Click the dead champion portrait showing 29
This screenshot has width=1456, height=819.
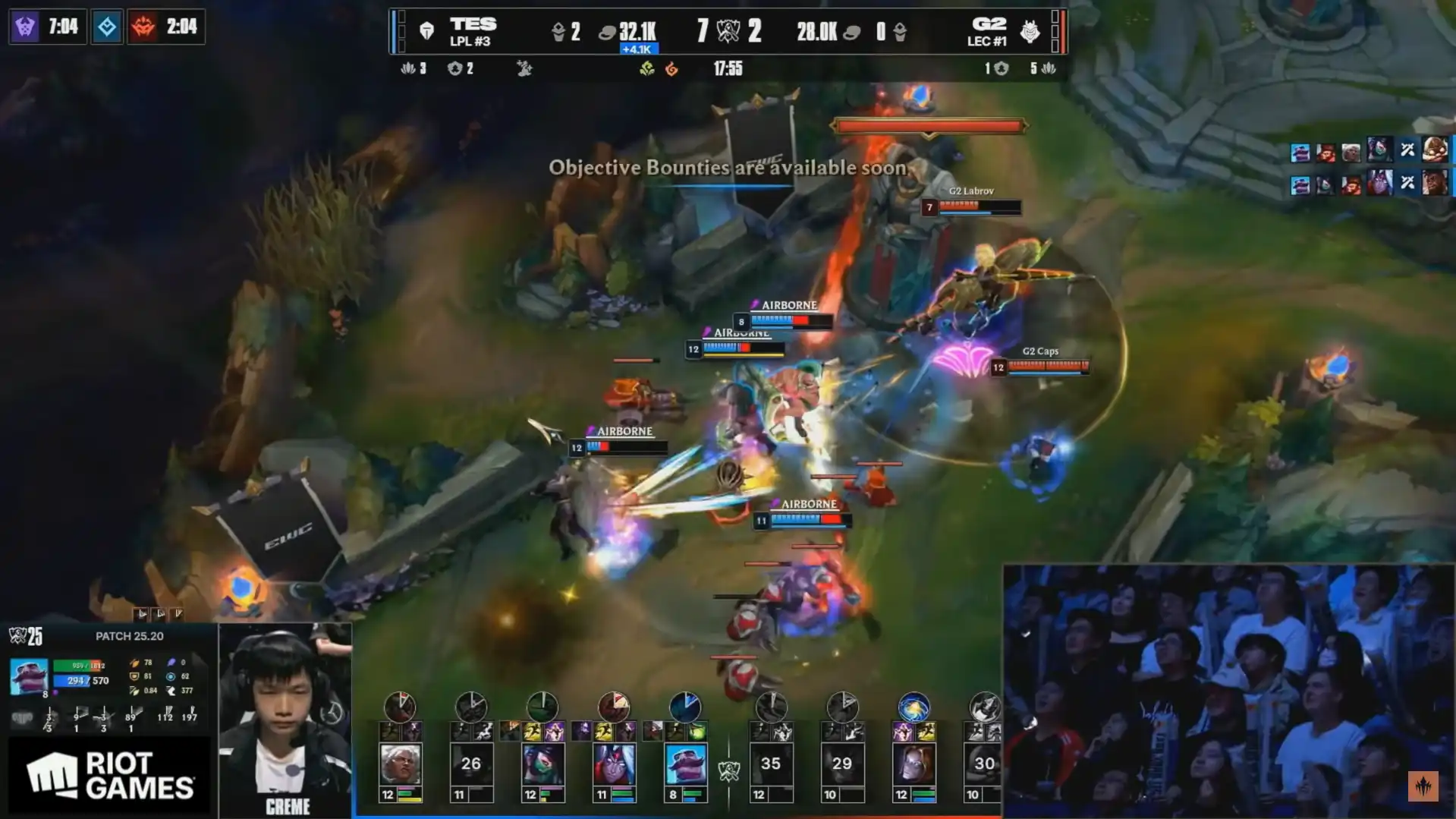842,764
